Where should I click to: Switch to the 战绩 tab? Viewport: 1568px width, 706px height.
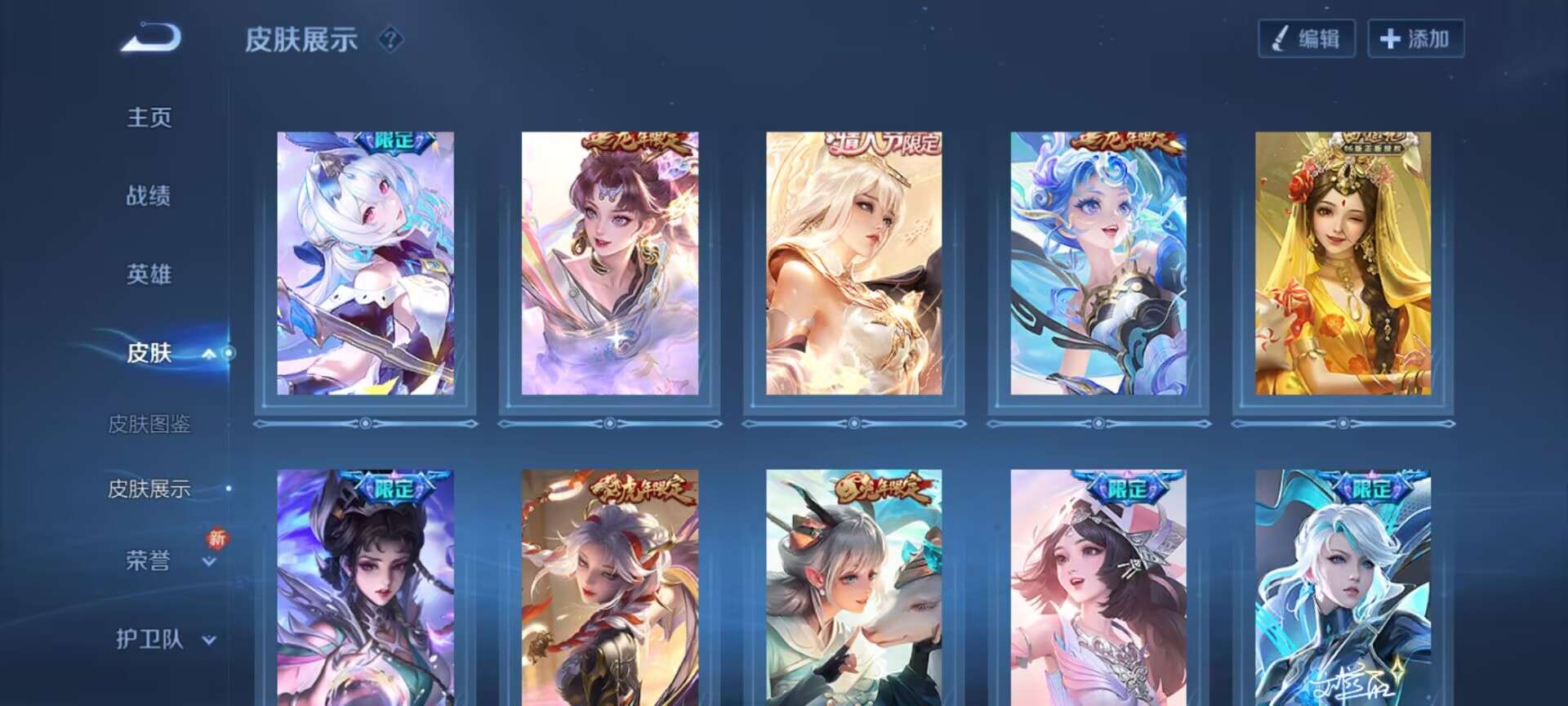coord(147,197)
